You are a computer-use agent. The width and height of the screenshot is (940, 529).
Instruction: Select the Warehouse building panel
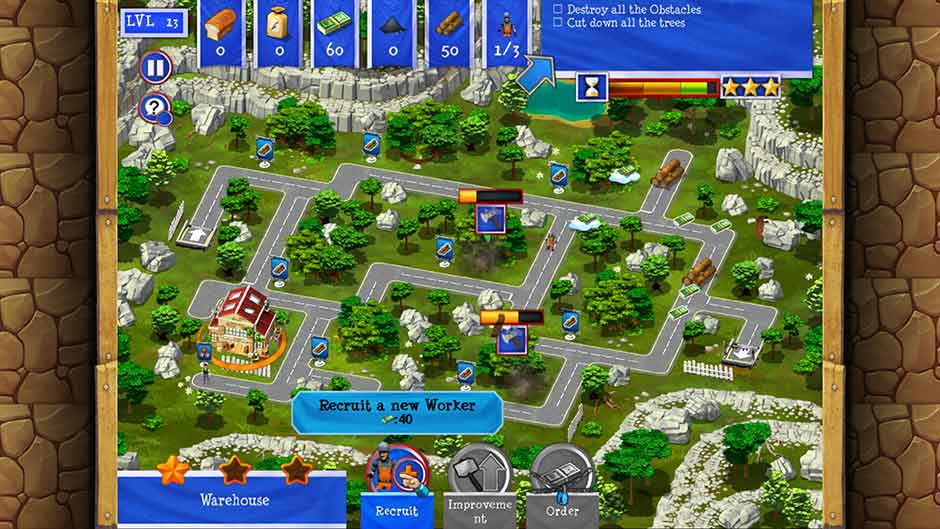(233, 499)
